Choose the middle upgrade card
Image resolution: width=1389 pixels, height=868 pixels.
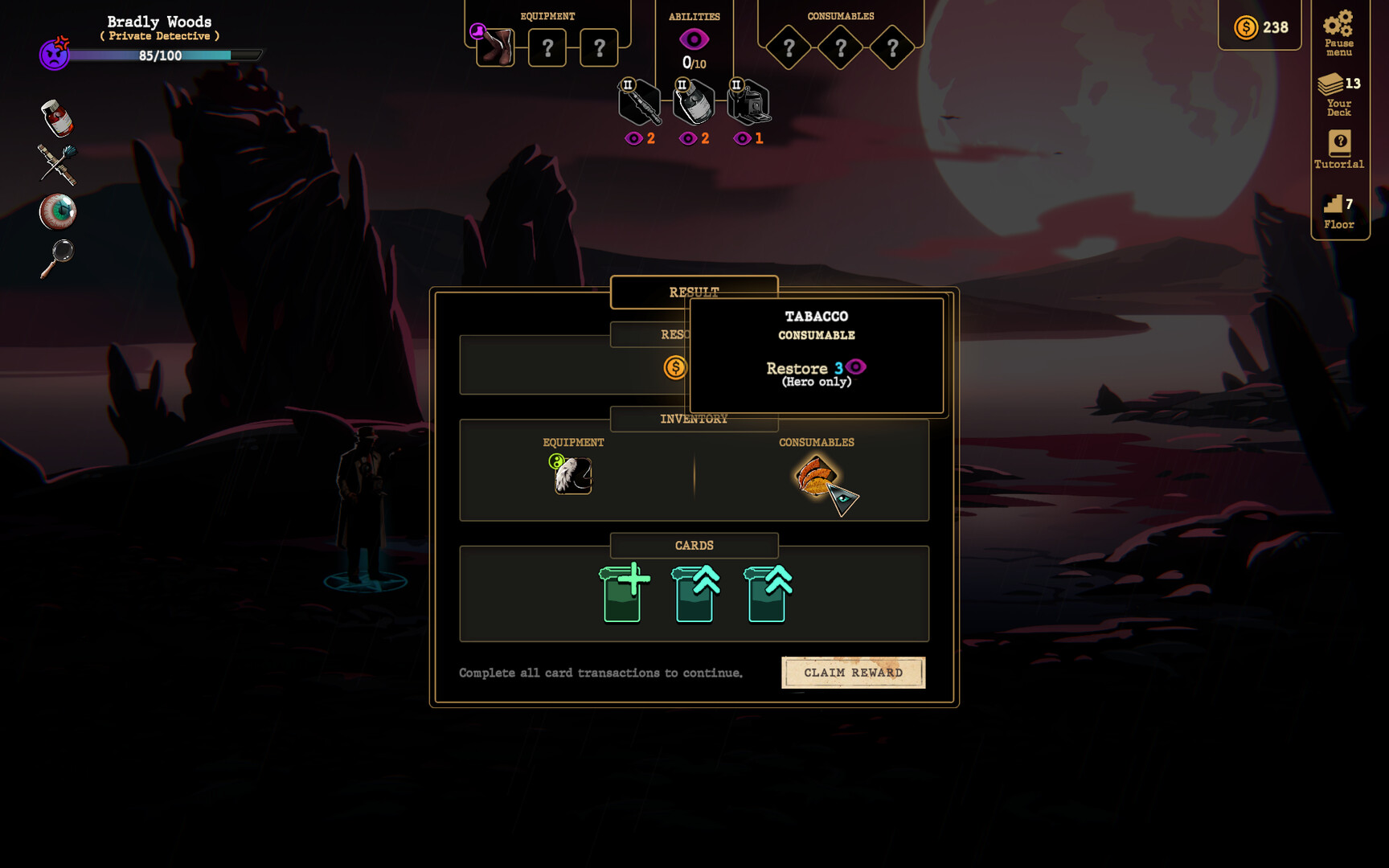[x=694, y=595]
